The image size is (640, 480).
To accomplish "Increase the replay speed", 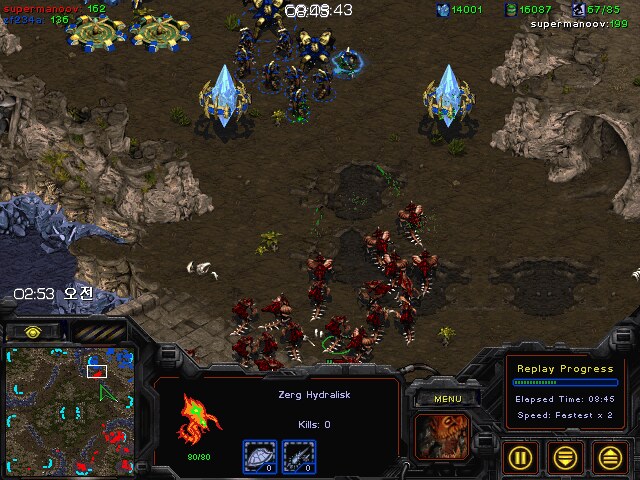I will (611, 458).
